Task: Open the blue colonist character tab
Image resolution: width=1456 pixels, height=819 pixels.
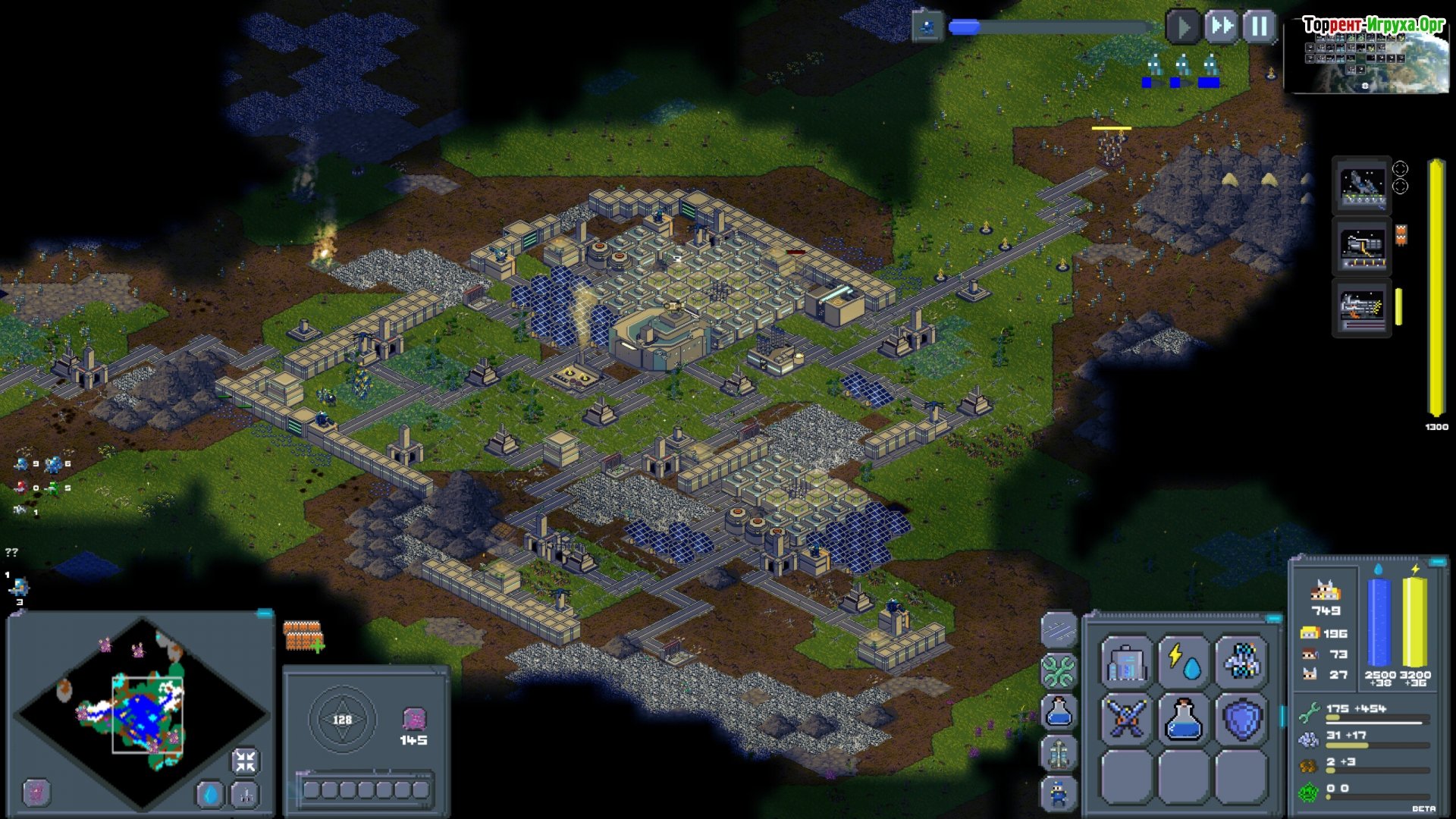Action: 1059,794
